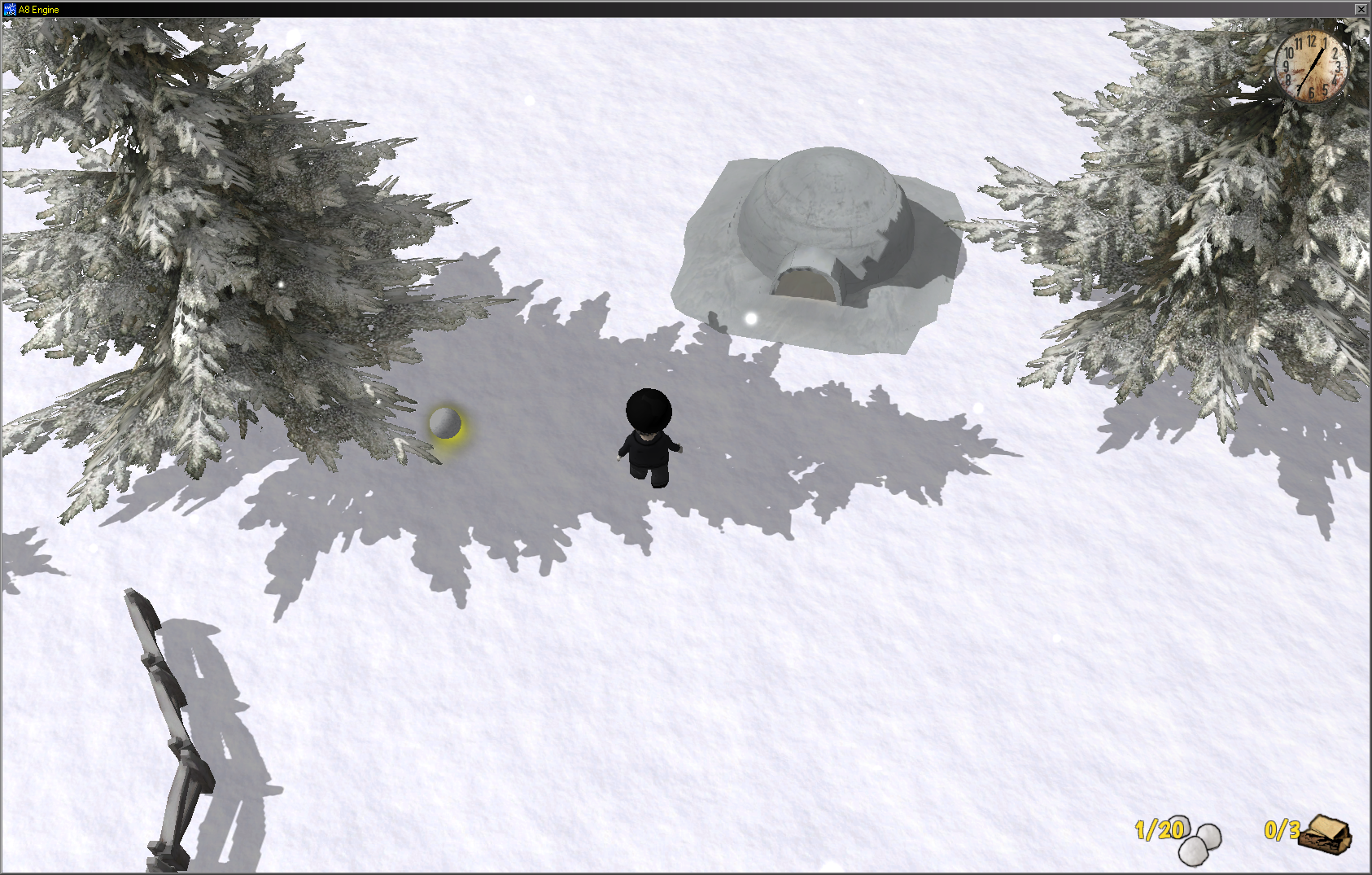The height and width of the screenshot is (875, 1372).
Task: Click the snowball pile inventory icon
Action: pyautogui.click(x=1199, y=840)
